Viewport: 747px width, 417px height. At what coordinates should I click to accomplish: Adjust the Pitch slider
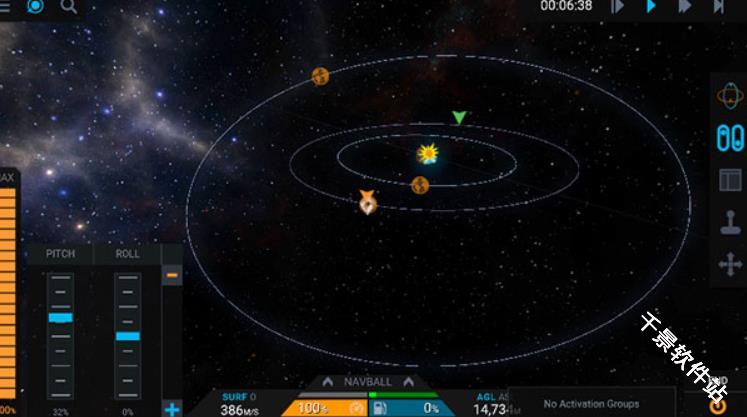point(61,317)
